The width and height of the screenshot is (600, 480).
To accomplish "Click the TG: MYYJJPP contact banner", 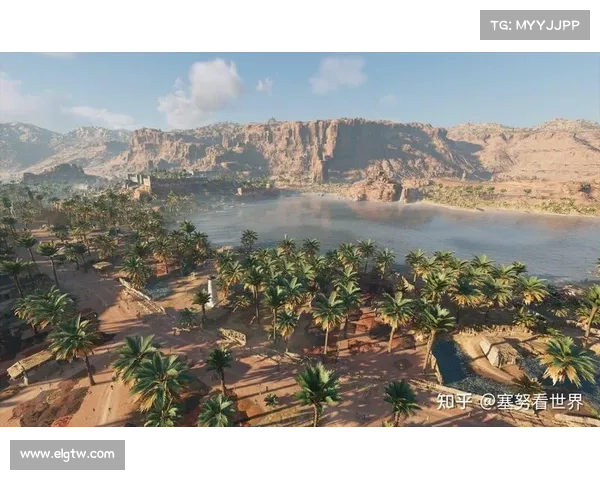I will pos(535,25).
